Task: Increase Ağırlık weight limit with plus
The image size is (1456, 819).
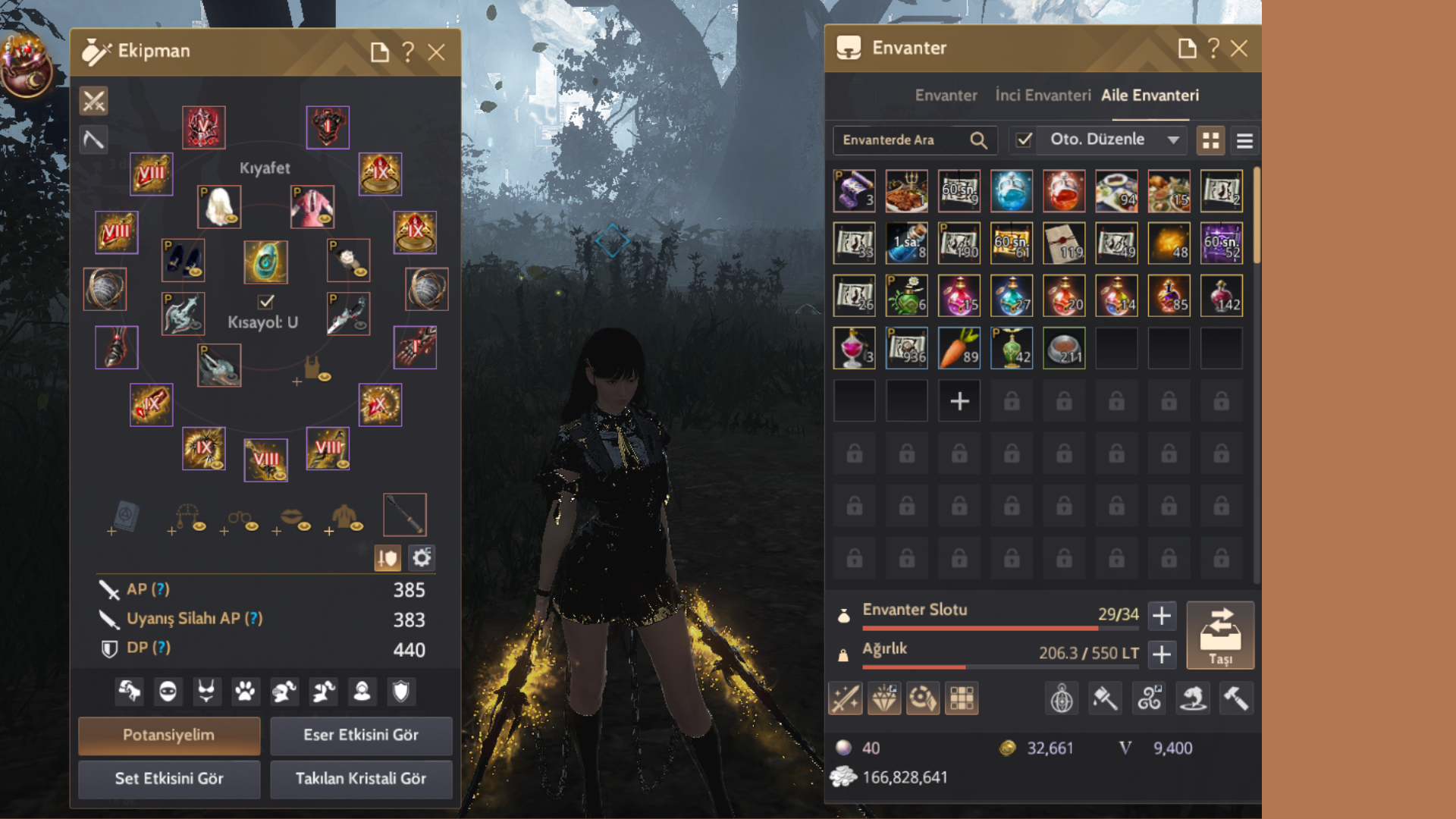Action: [1162, 654]
